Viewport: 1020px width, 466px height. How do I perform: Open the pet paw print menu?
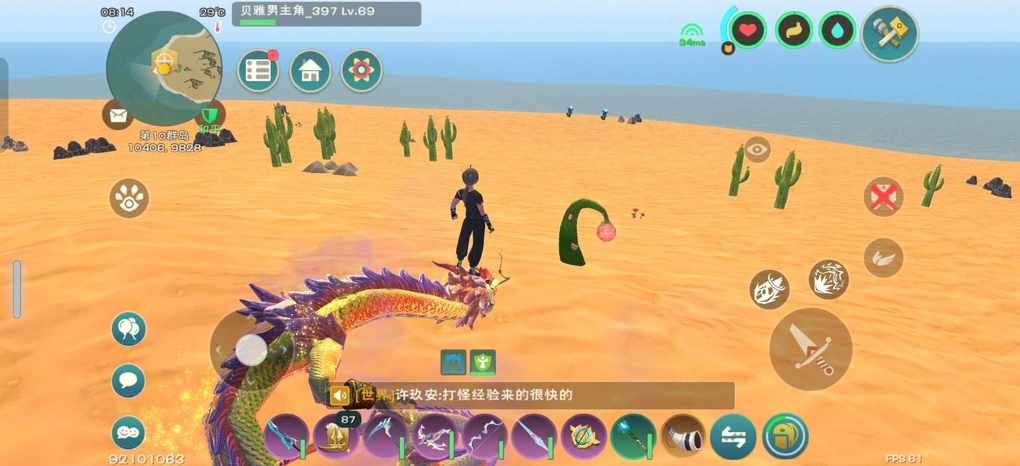click(x=129, y=198)
